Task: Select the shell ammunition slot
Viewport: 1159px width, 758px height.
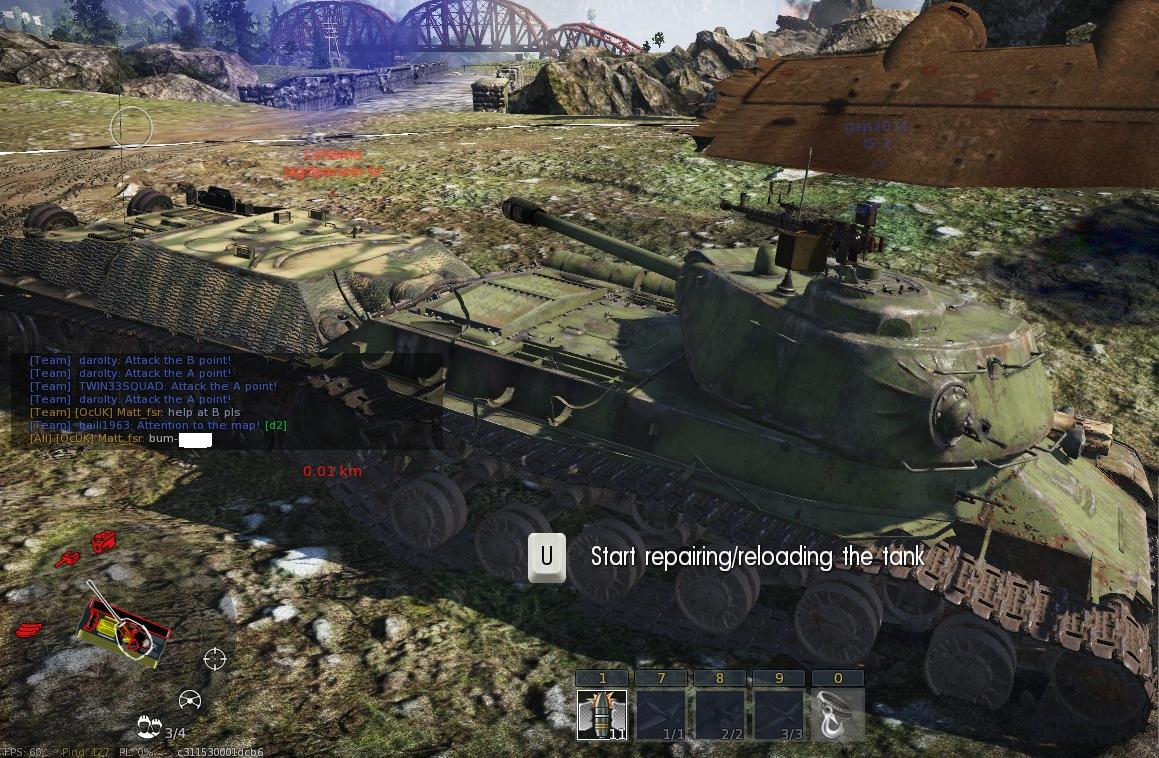Action: (602, 715)
